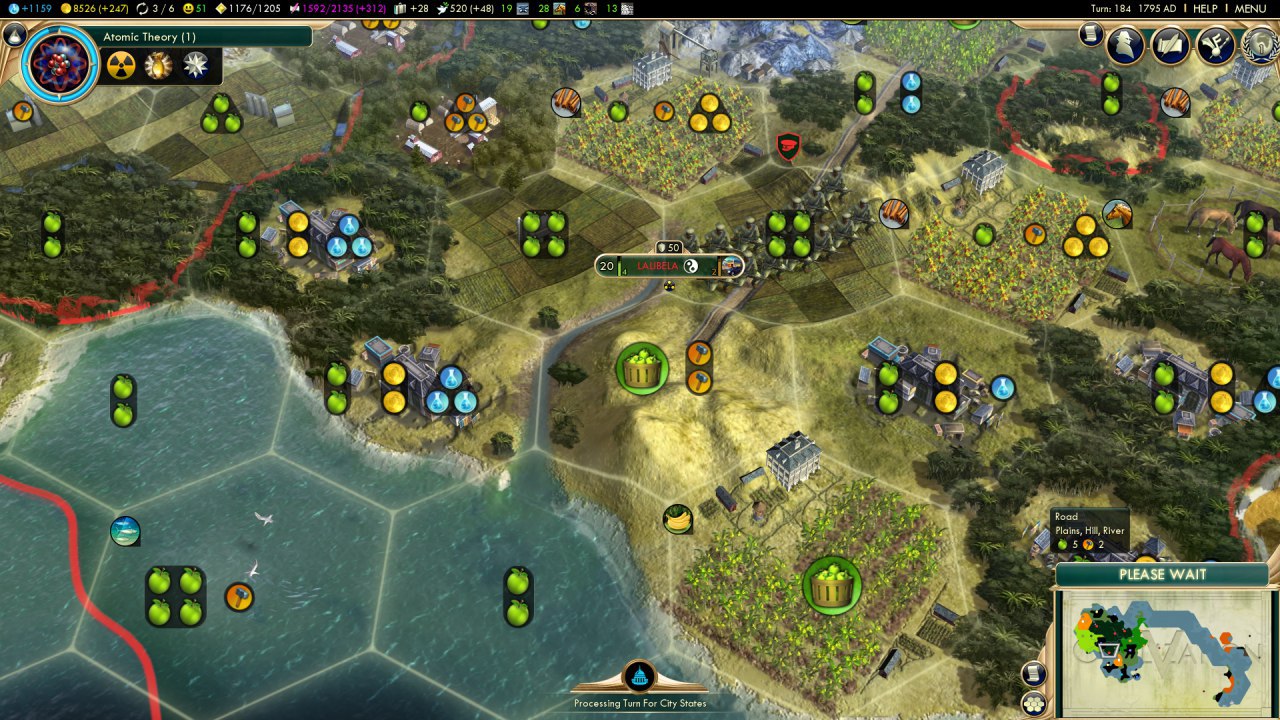The height and width of the screenshot is (720, 1280).
Task: Open the HELP civilopedia link
Action: pos(1205,8)
